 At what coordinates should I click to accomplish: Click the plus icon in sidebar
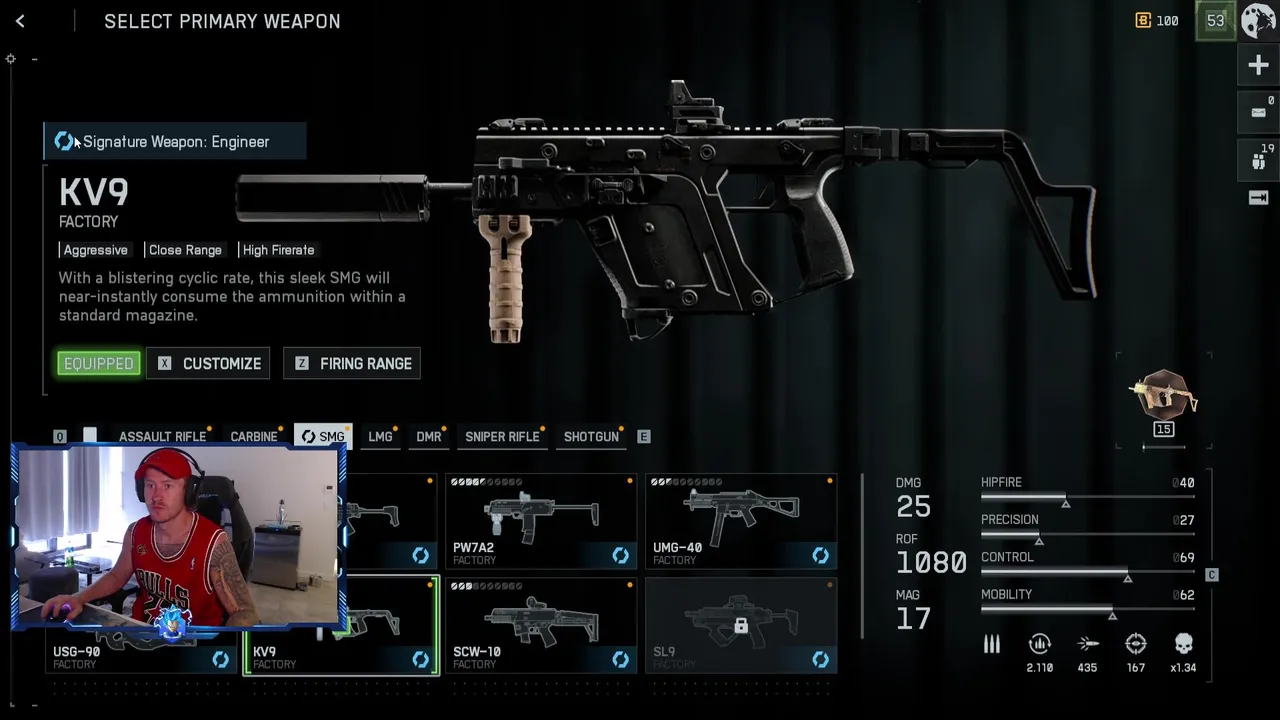tap(1258, 66)
